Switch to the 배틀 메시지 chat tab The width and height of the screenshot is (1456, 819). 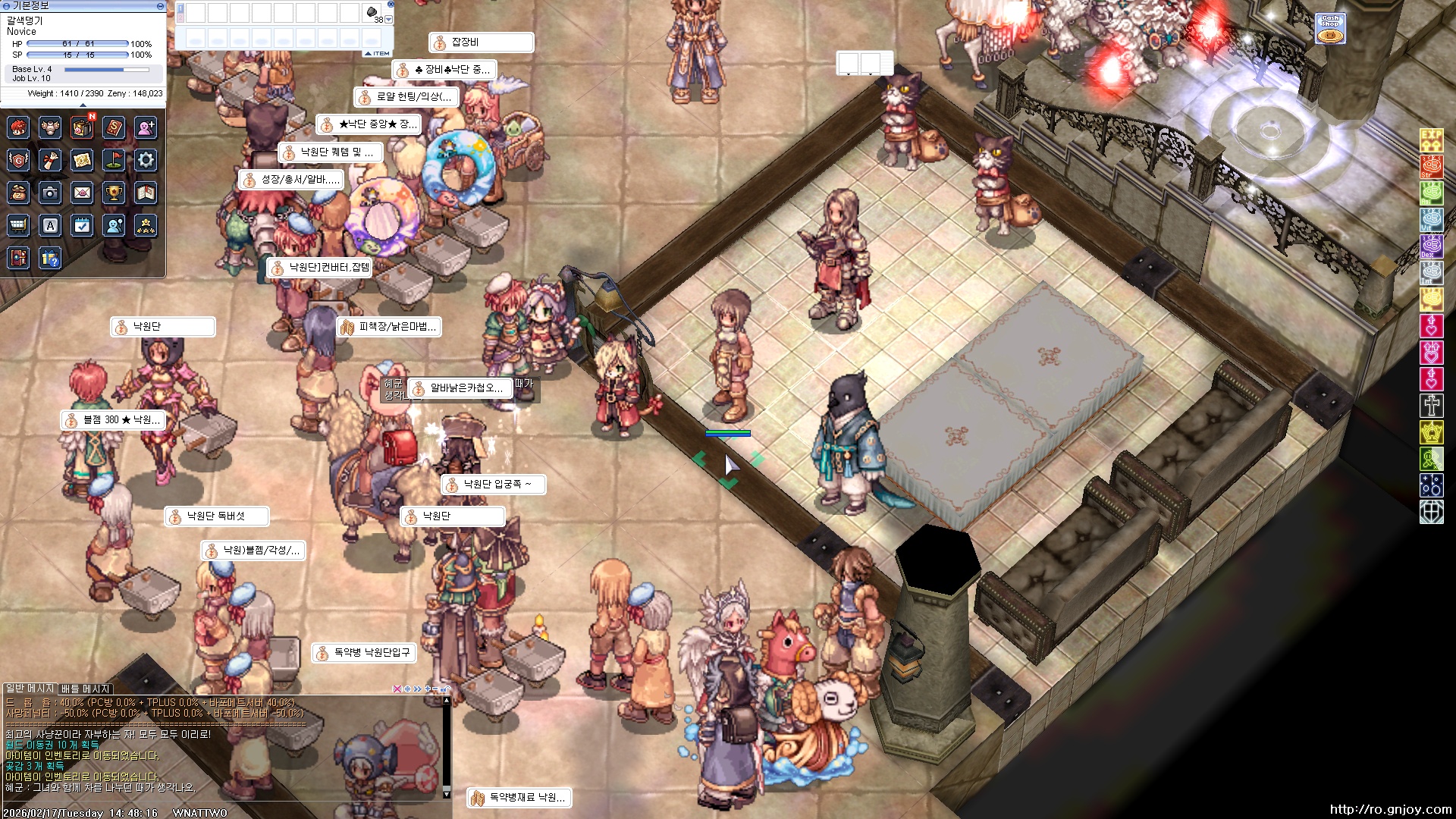86,689
